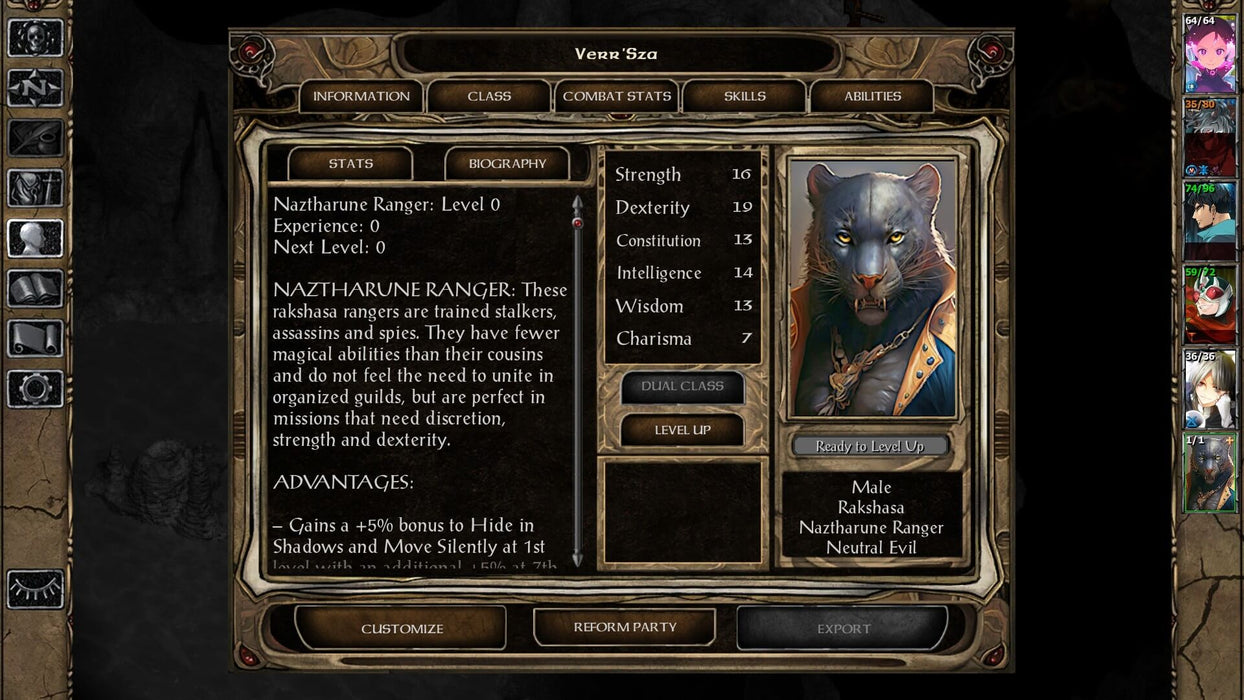Open the inventory armor and sword icon
Image resolution: width=1244 pixels, height=700 pixels.
[36, 188]
